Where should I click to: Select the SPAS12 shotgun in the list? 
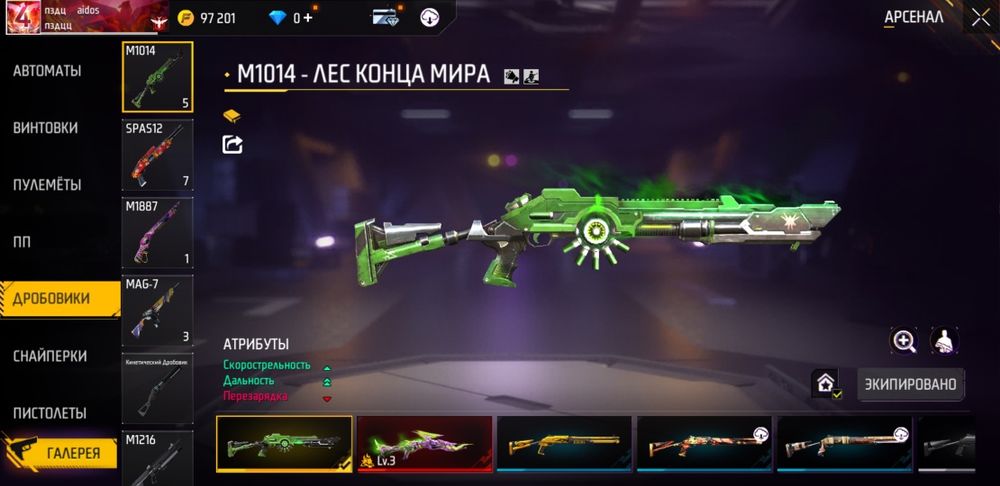(157, 155)
